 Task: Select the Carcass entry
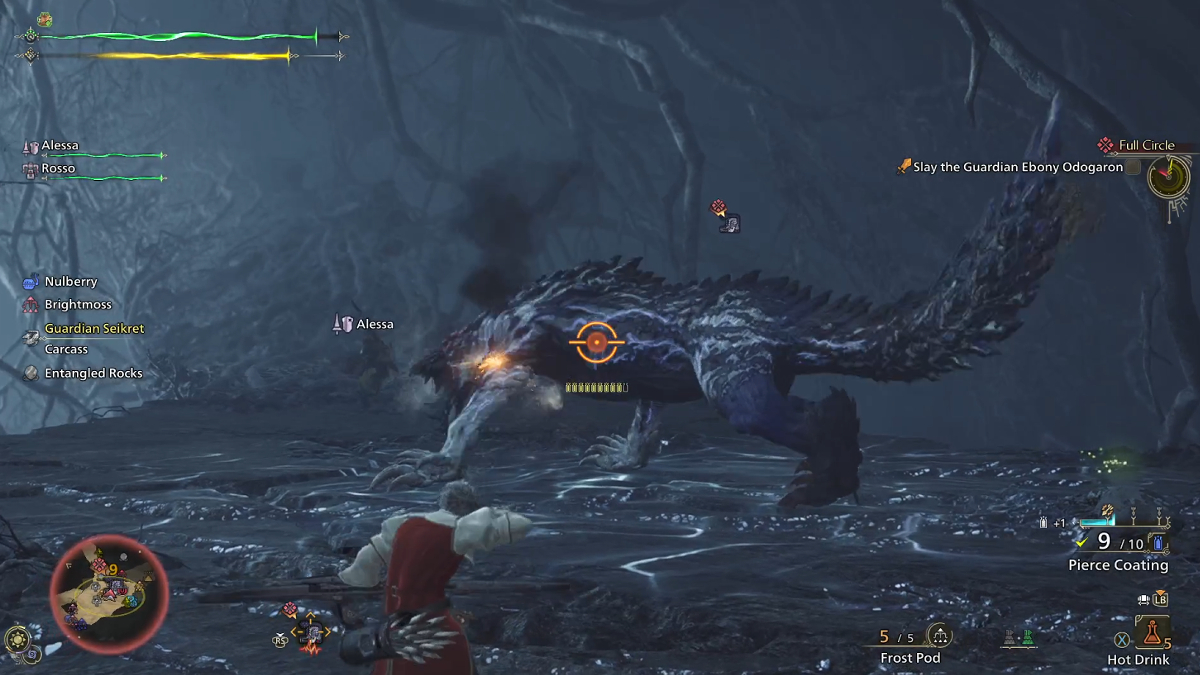66,350
